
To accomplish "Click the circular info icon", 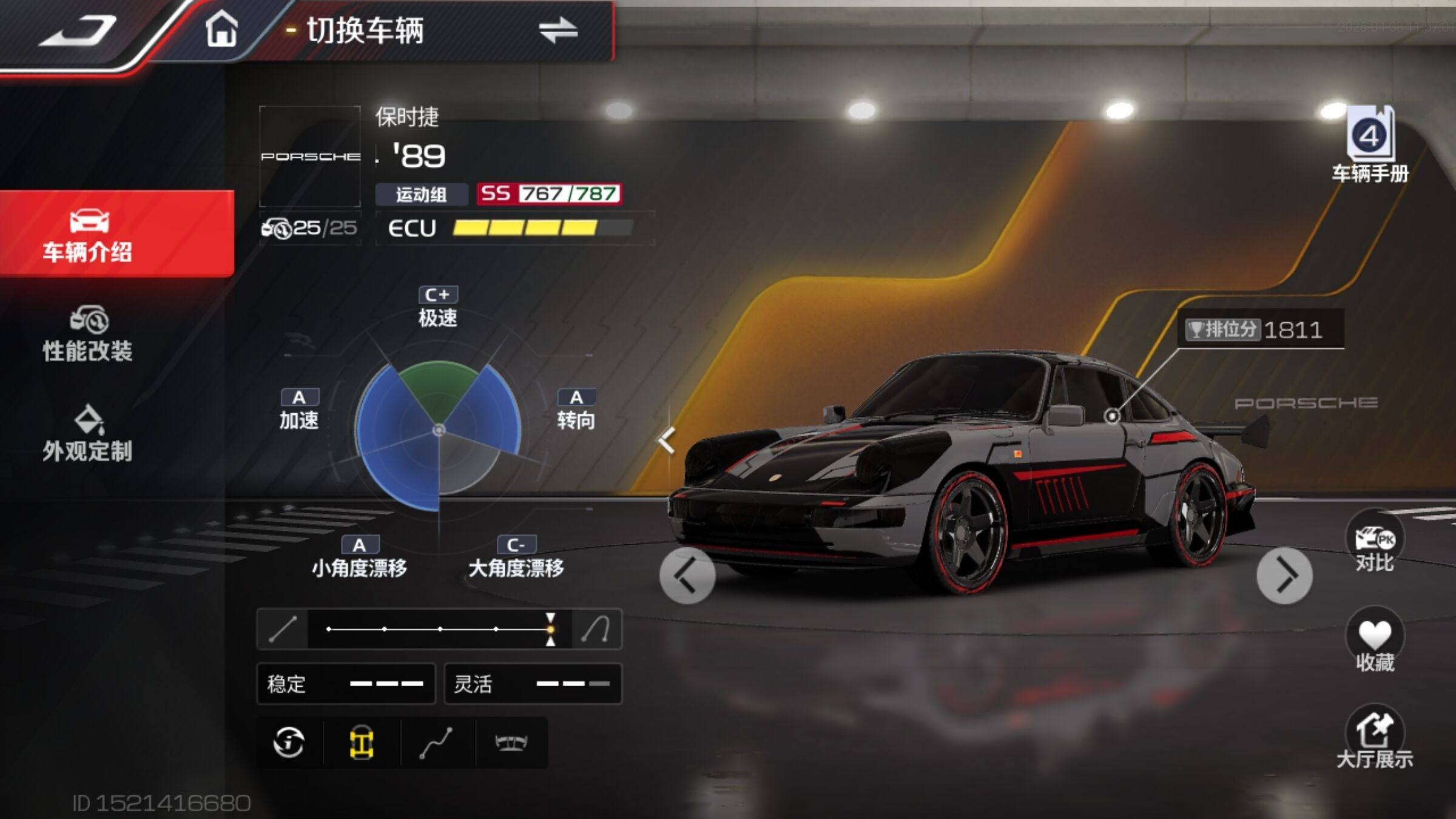I will click(x=289, y=742).
